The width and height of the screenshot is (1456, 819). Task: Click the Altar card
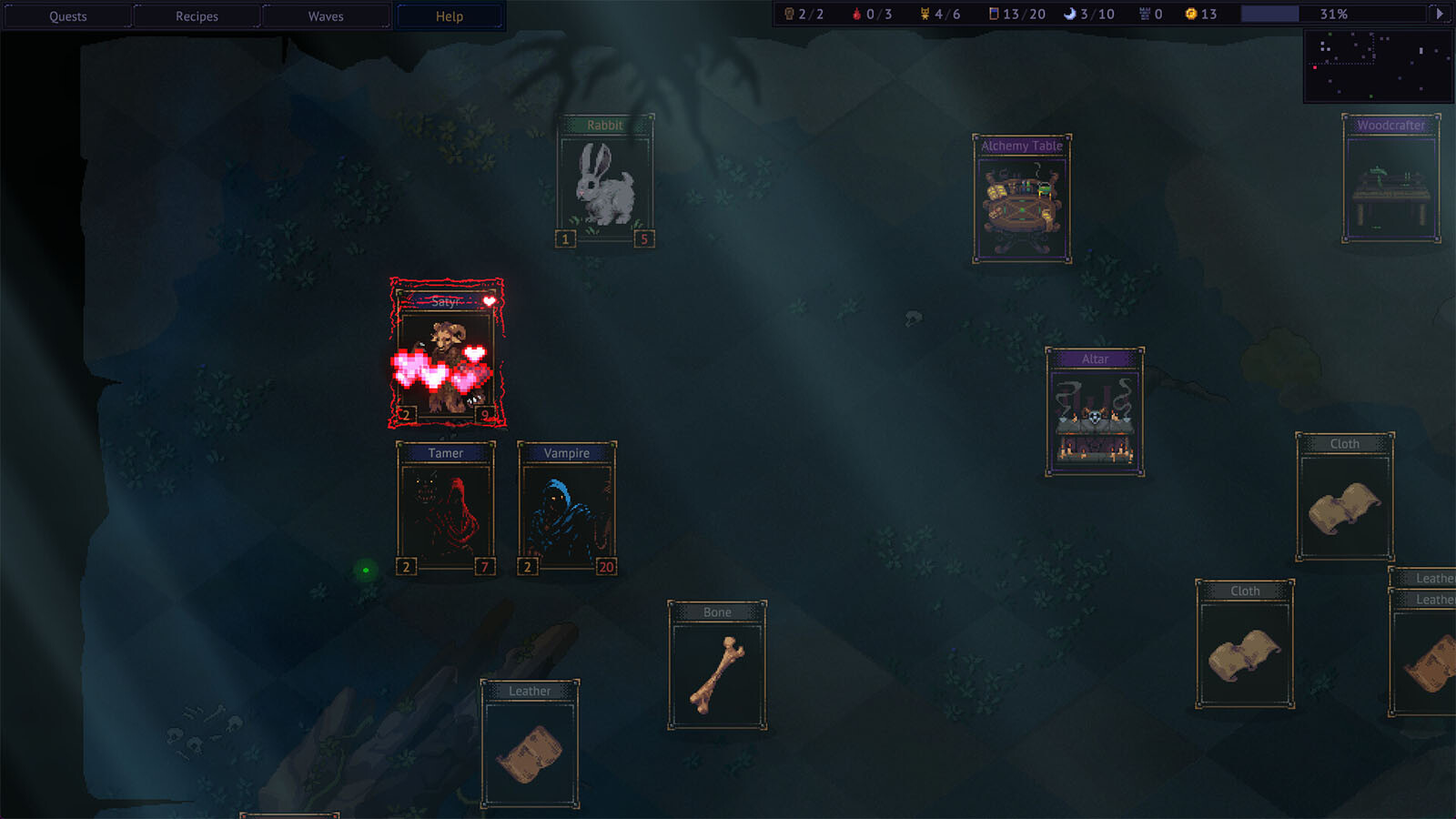[x=1095, y=411]
